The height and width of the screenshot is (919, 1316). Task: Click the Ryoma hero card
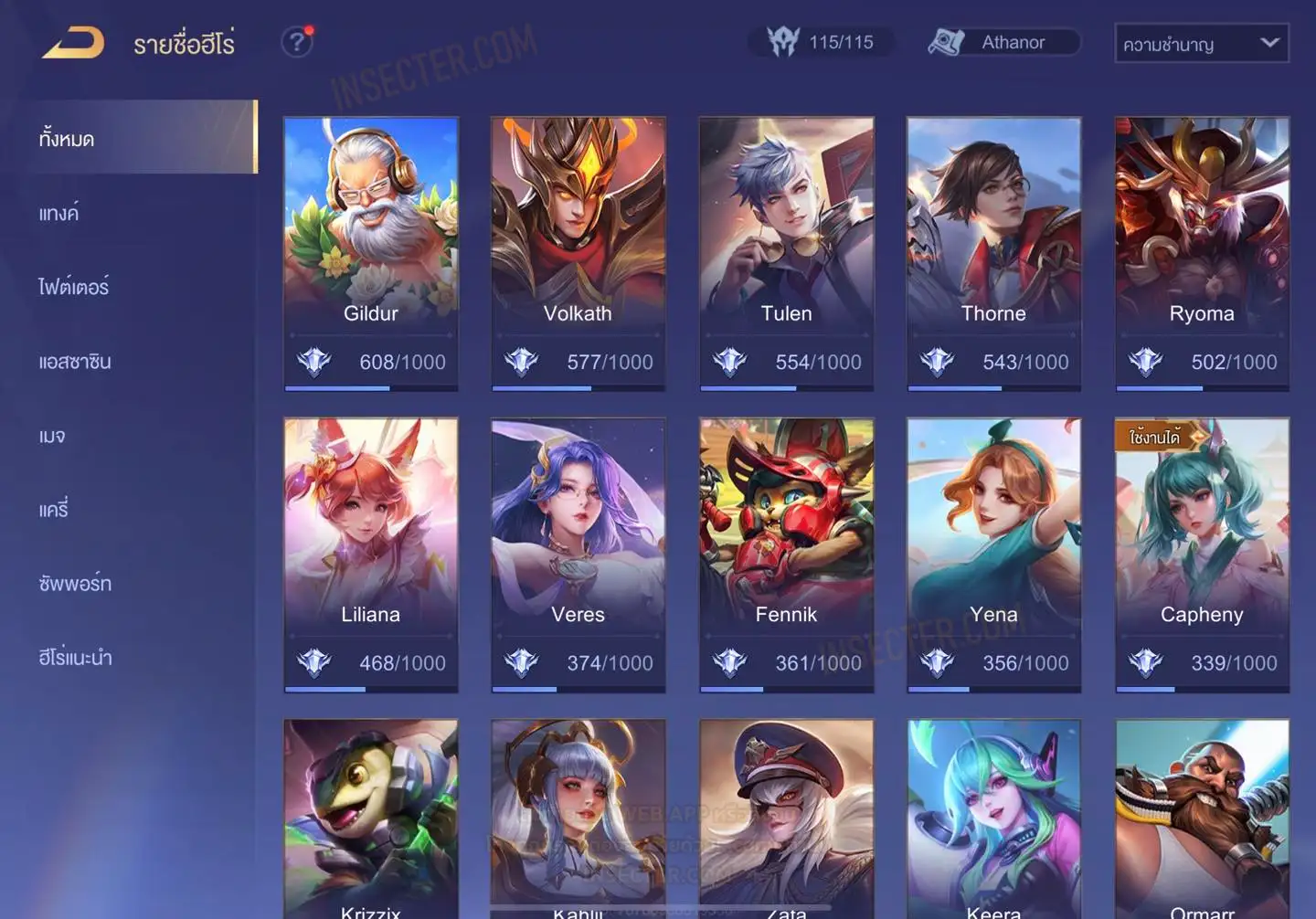click(x=1202, y=253)
